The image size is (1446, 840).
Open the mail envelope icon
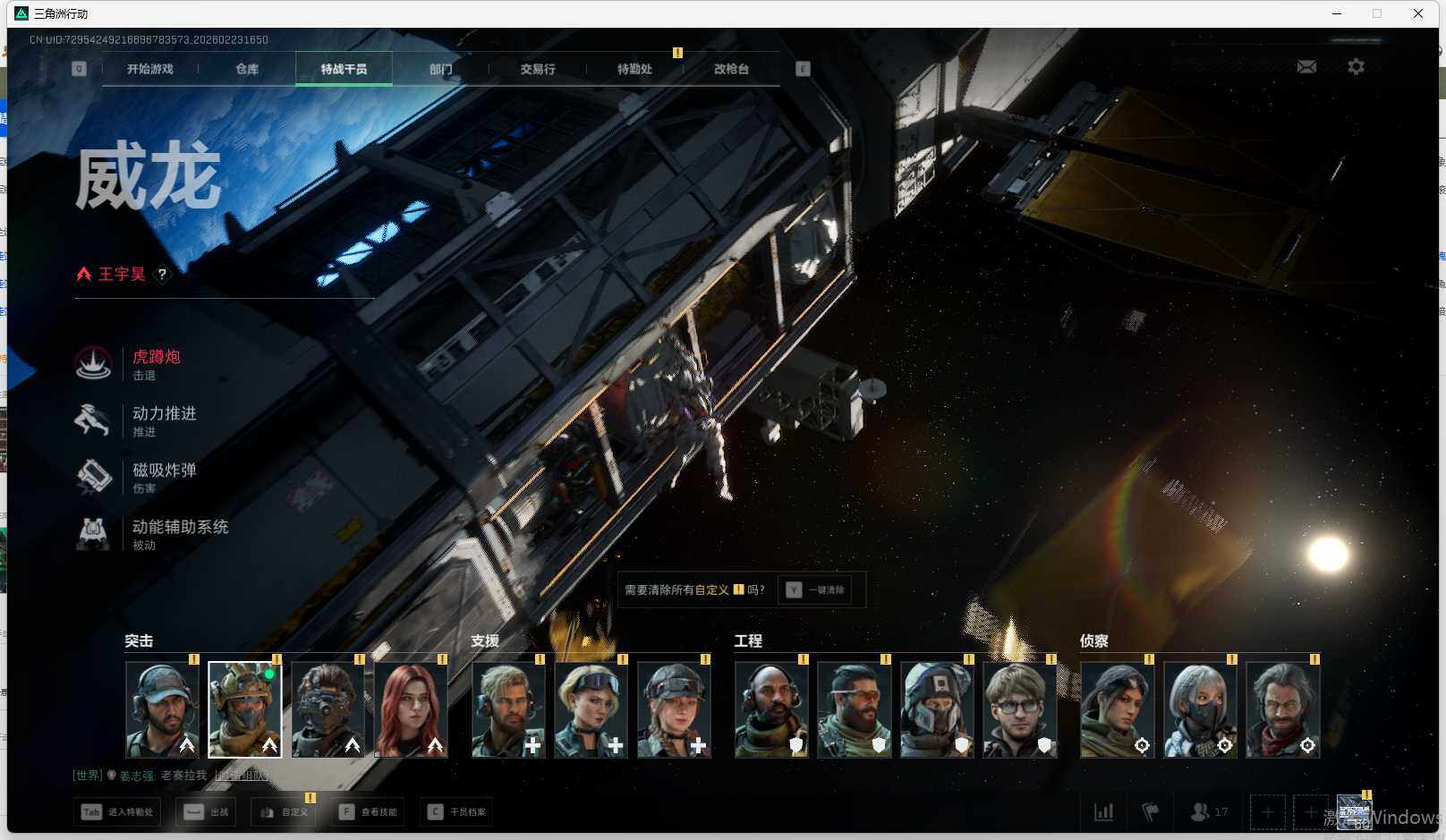tap(1306, 67)
